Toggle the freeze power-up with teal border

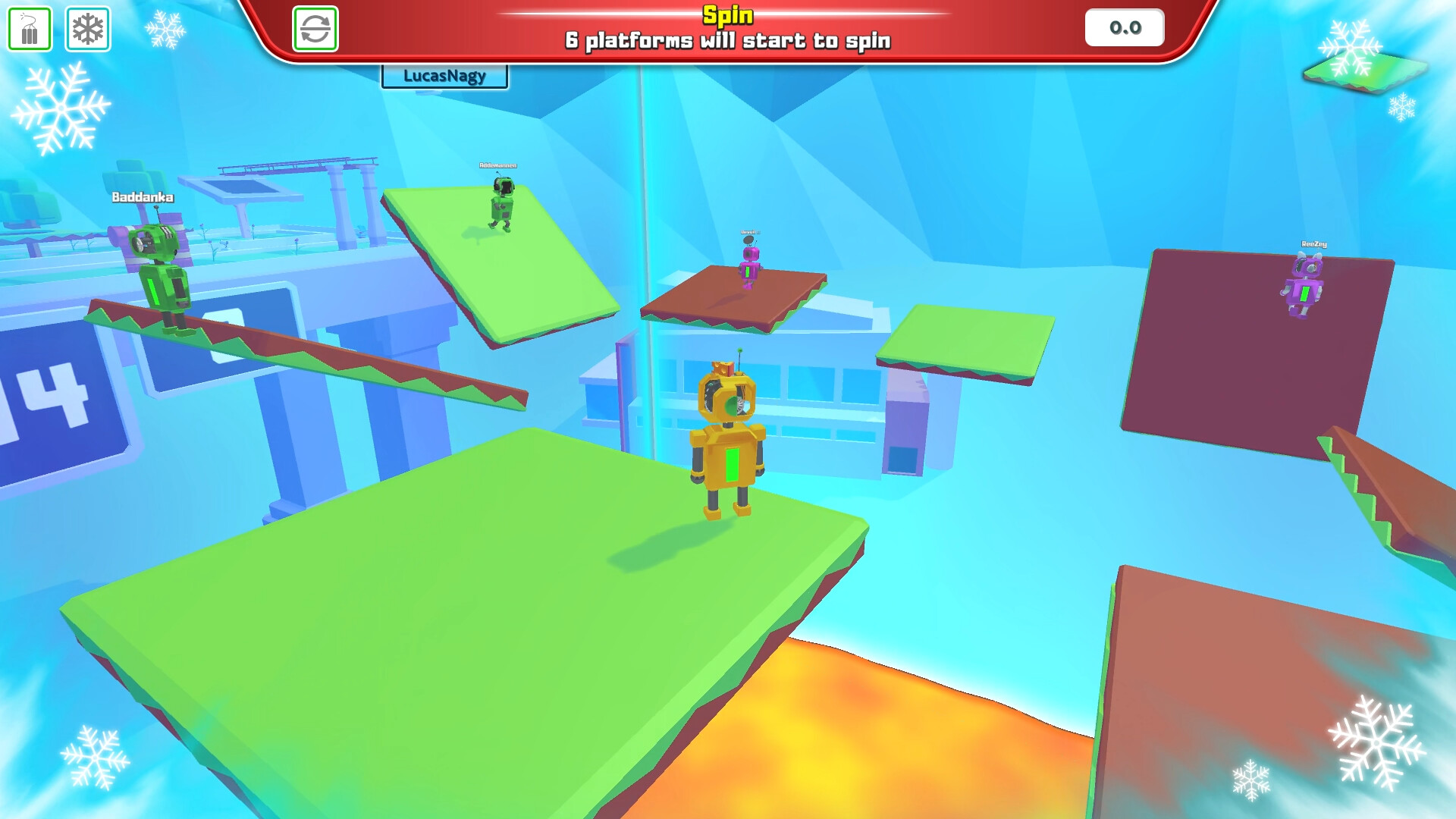coord(88,29)
